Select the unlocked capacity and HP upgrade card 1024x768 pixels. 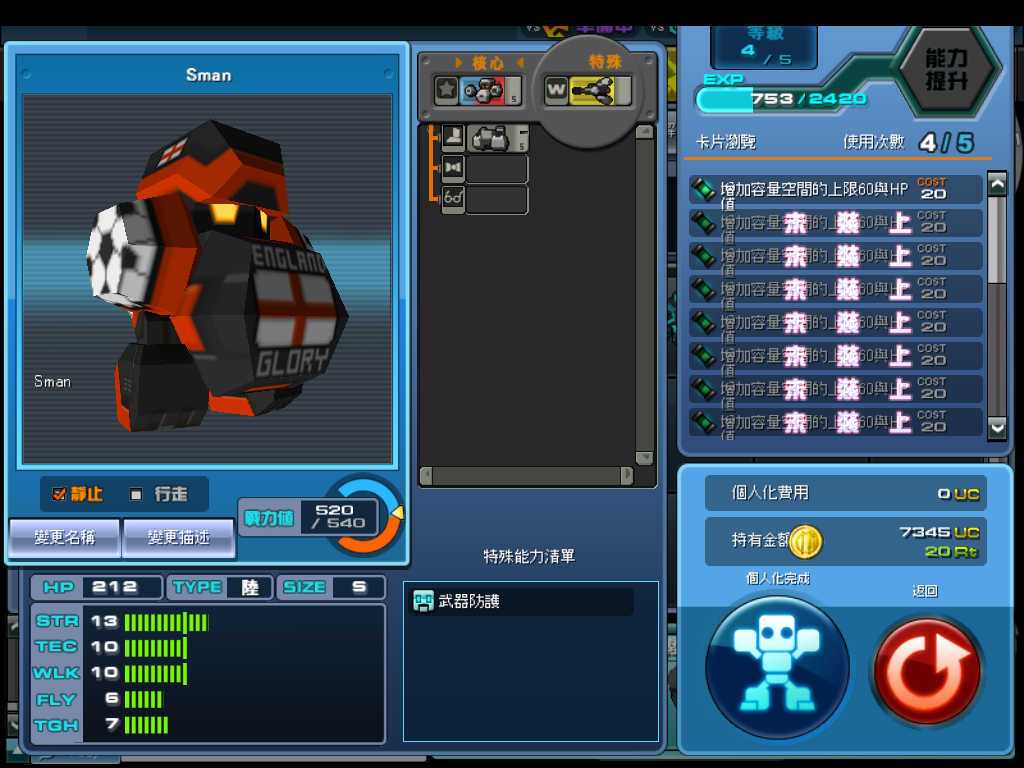click(835, 189)
